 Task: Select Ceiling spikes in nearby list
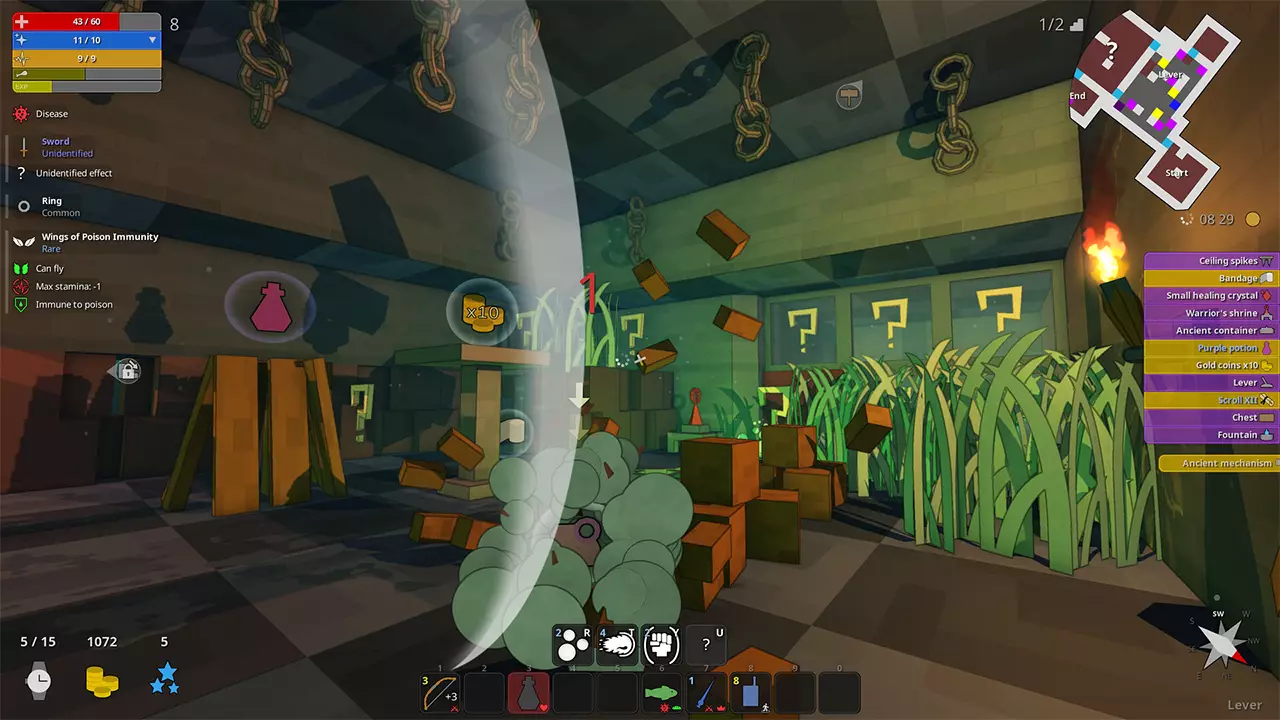click(x=1212, y=261)
